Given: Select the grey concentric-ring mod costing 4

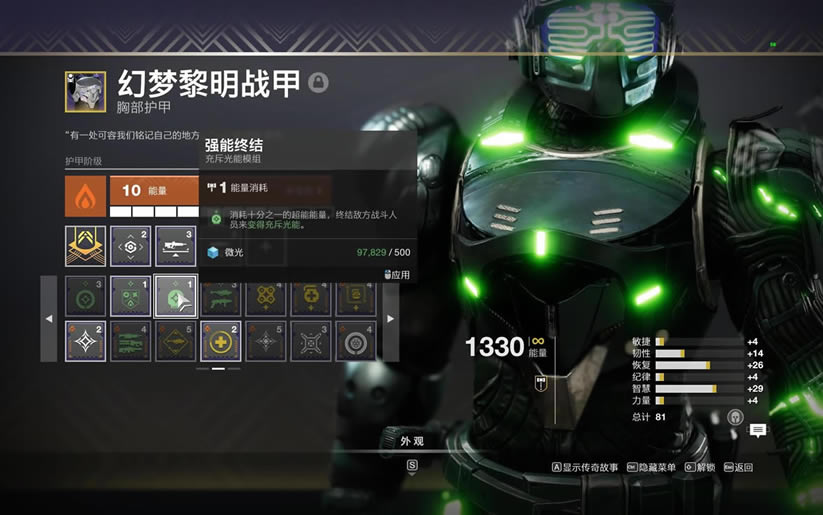Looking at the screenshot, I should click(355, 341).
